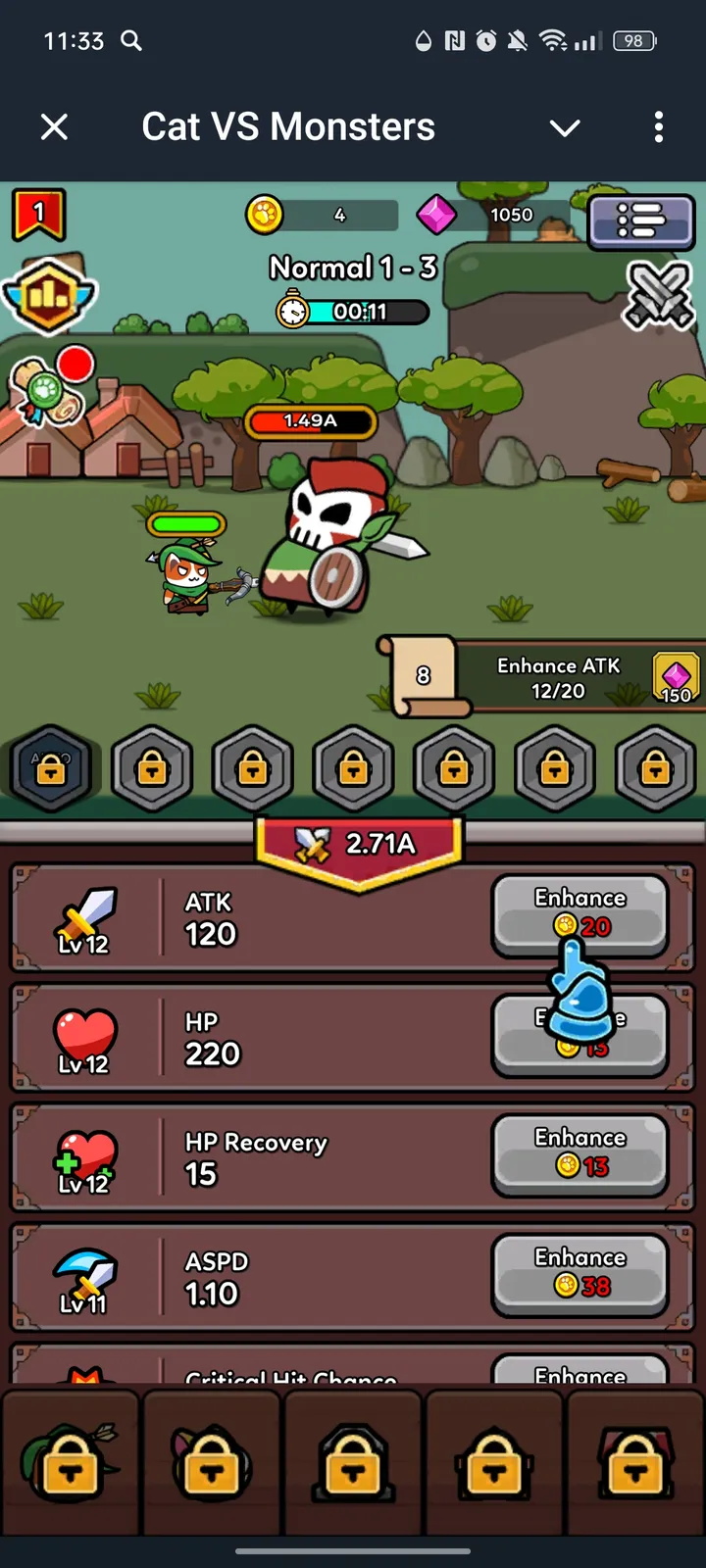Close the Cat VS Monsters app window
The image size is (706, 1568).
click(55, 126)
